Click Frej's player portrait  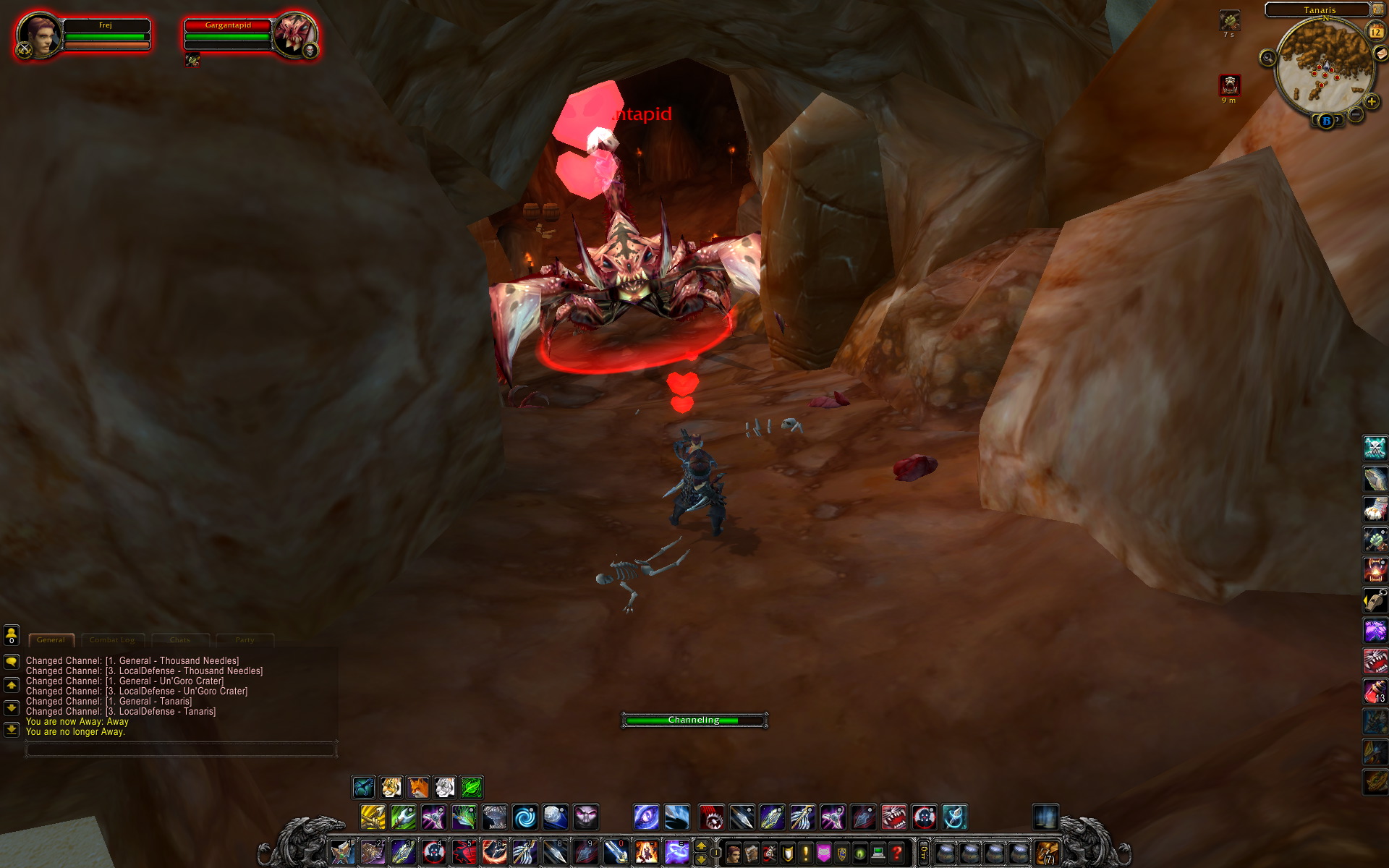pyautogui.click(x=38, y=34)
